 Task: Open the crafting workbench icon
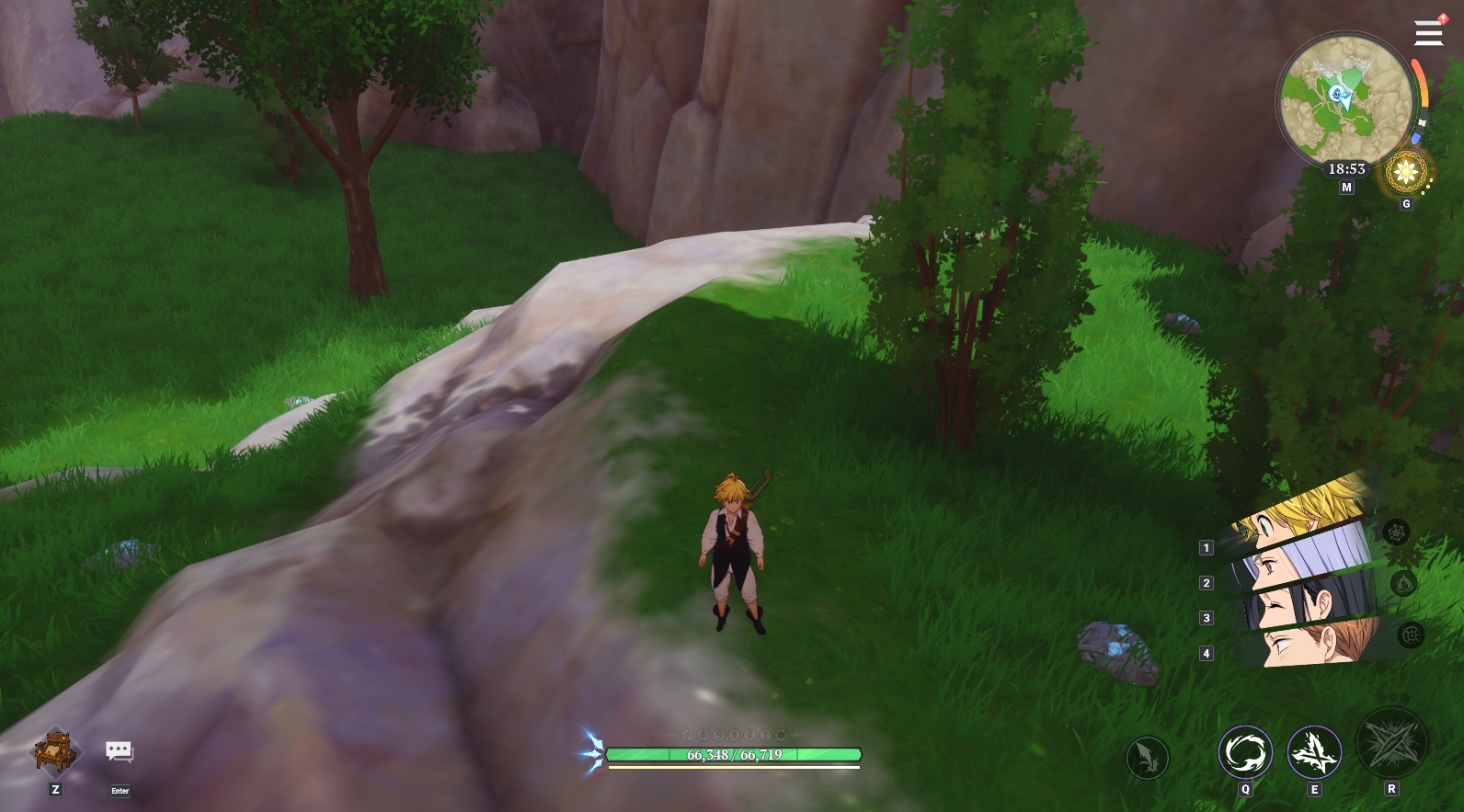(55, 751)
